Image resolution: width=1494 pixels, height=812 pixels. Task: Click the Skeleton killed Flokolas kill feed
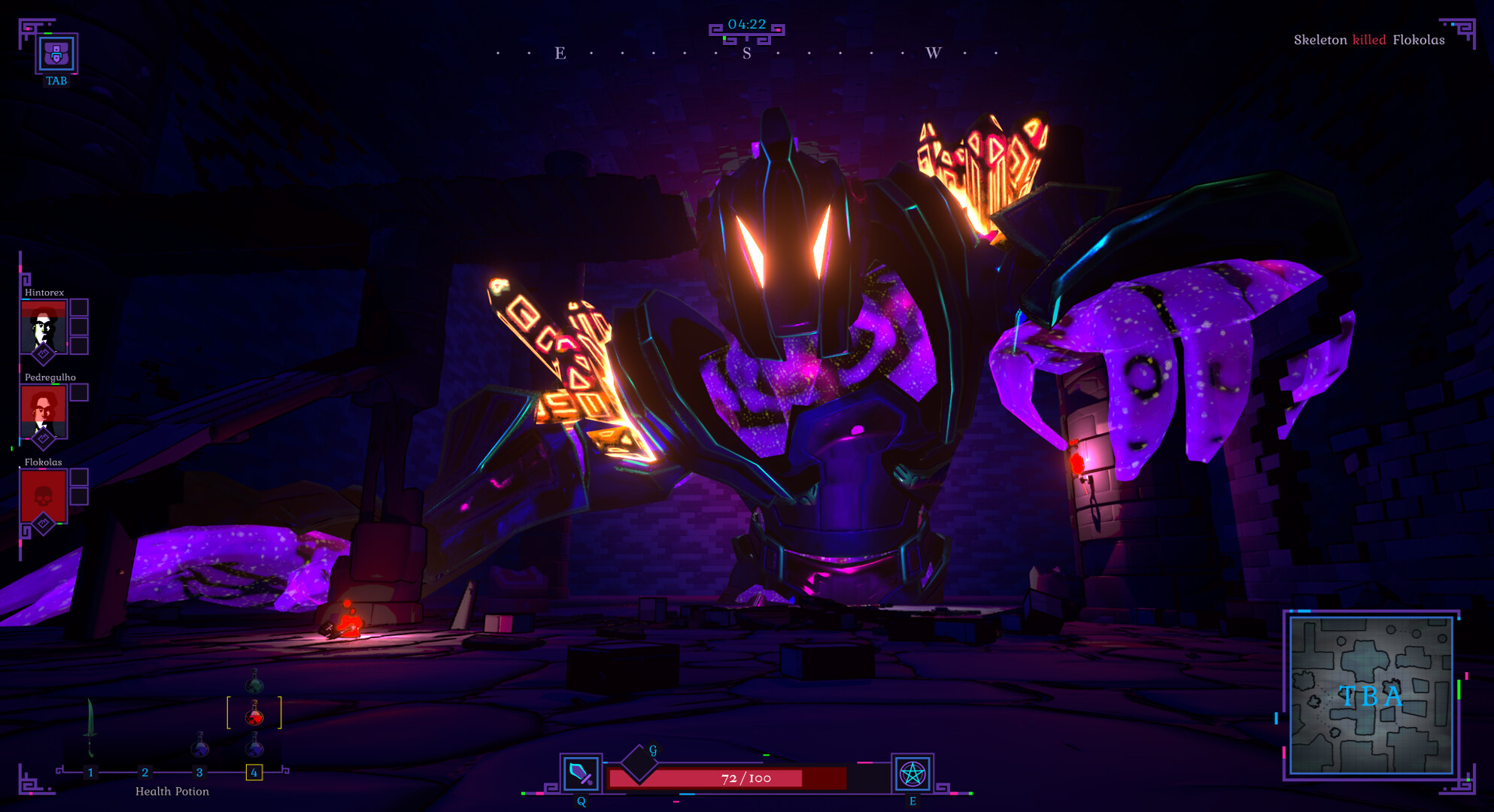[x=1369, y=40]
